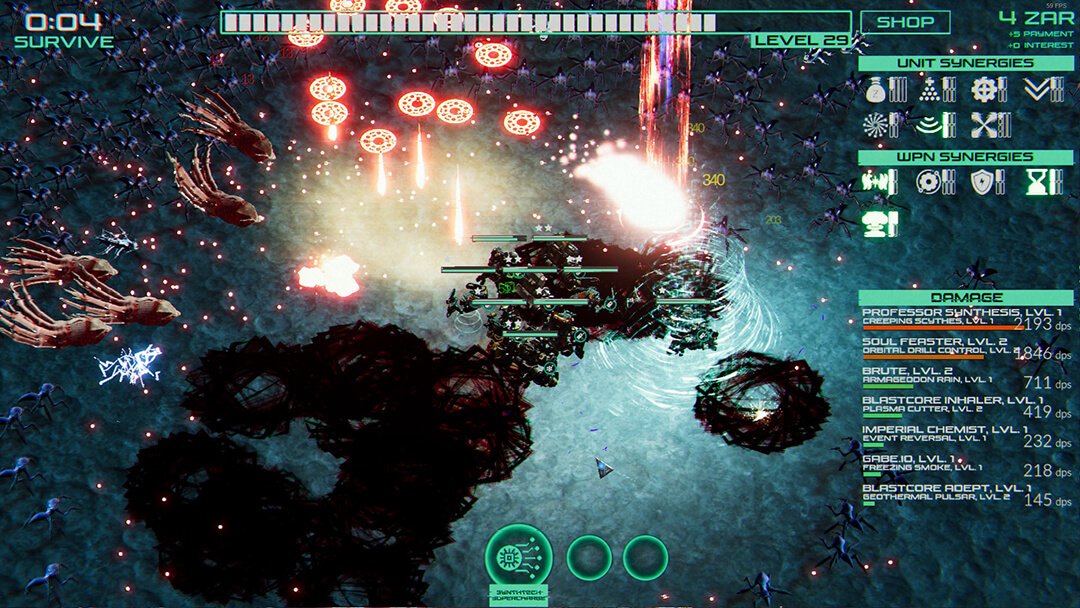Open the Shop
This screenshot has width=1080, height=608.
click(x=905, y=22)
